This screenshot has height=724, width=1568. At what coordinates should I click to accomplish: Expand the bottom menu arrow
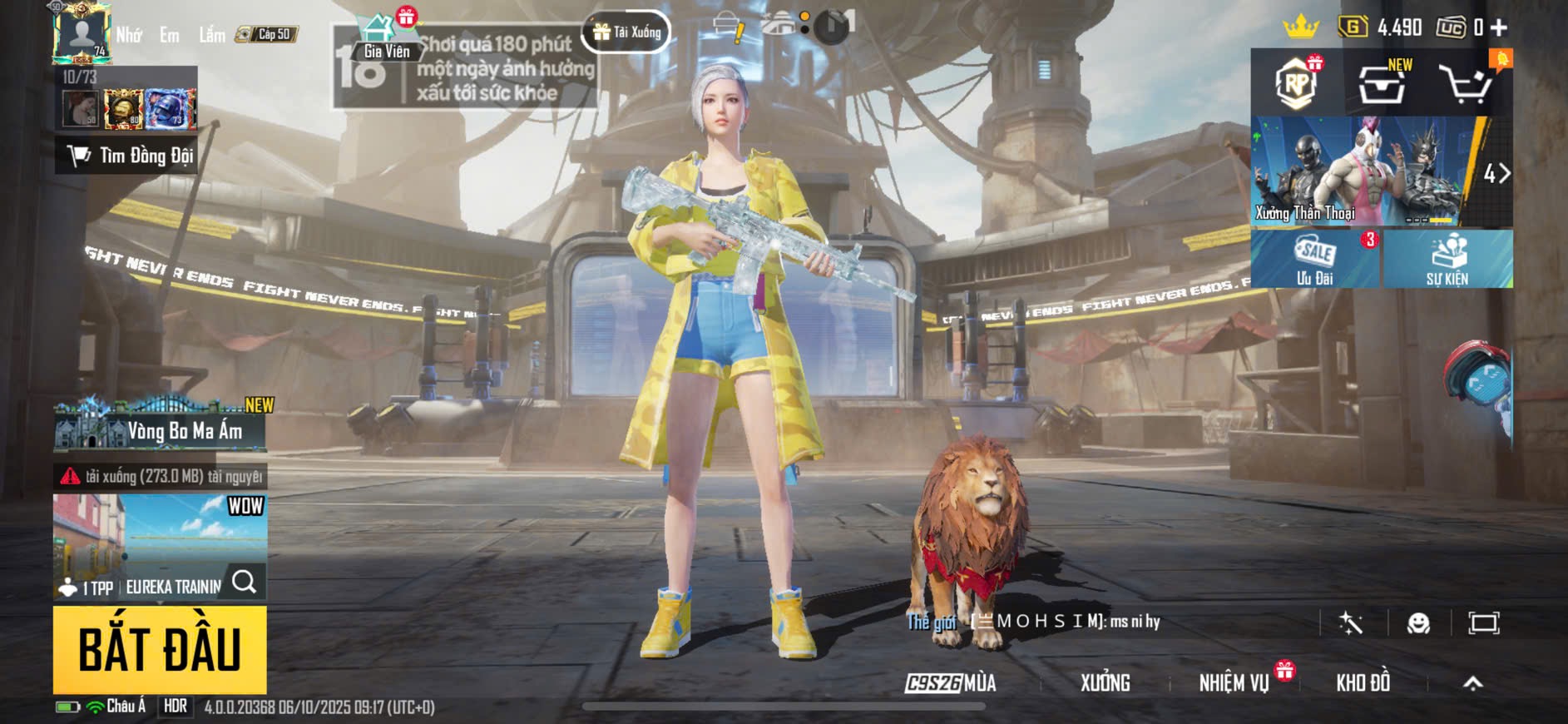[x=1472, y=683]
